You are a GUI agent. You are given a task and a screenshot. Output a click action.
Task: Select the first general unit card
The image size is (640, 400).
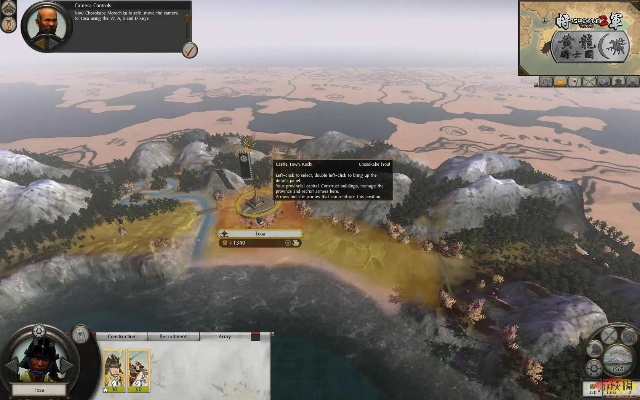[113, 368]
